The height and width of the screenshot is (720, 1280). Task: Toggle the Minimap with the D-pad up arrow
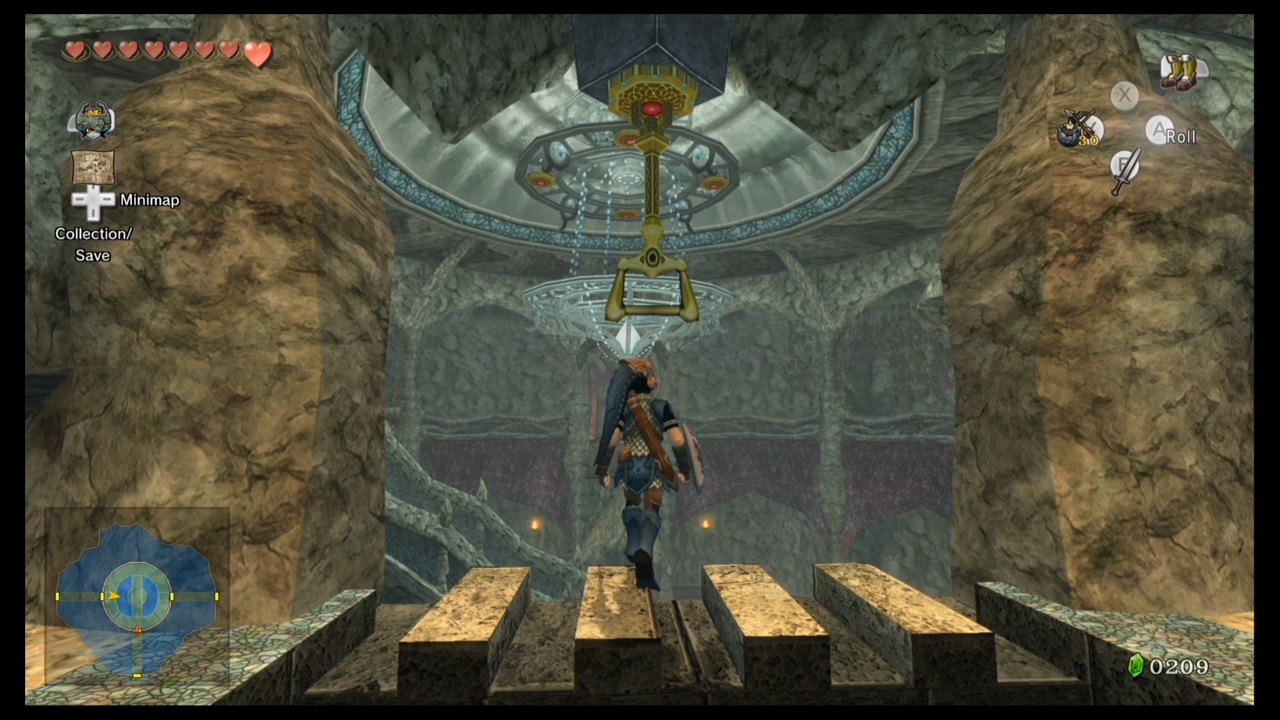93,190
